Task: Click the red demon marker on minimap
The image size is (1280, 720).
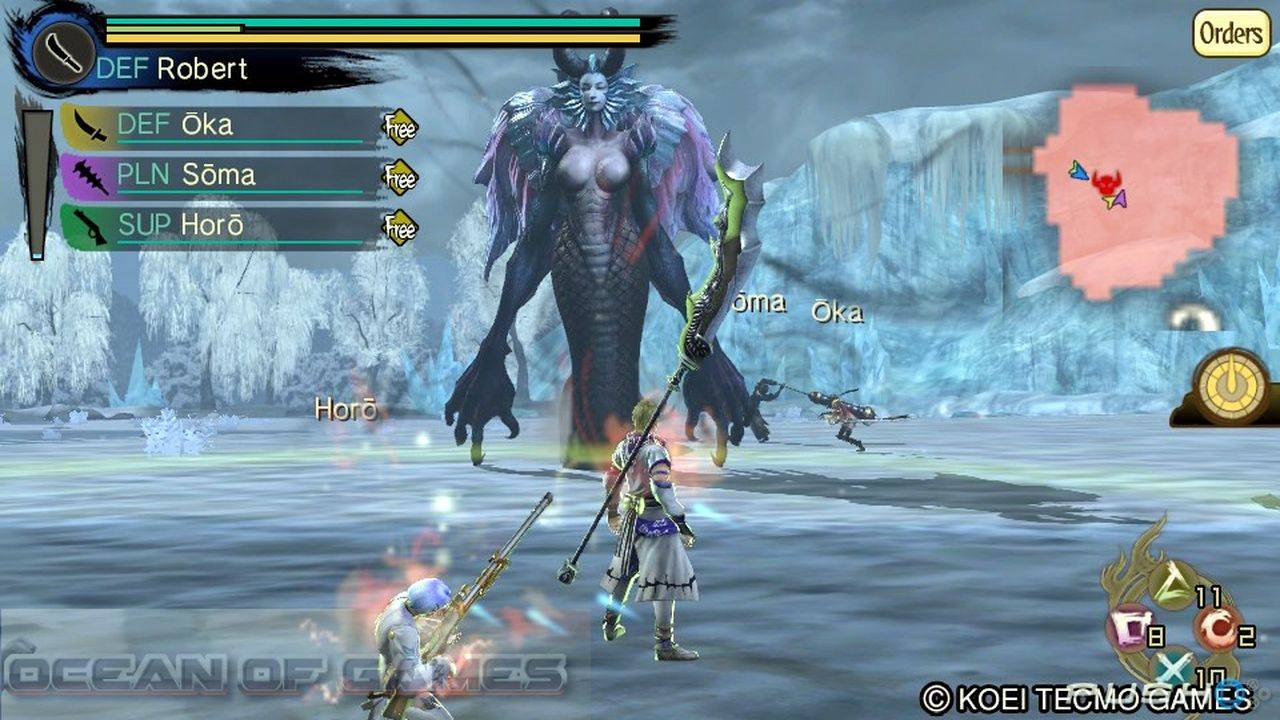Action: pyautogui.click(x=1106, y=183)
